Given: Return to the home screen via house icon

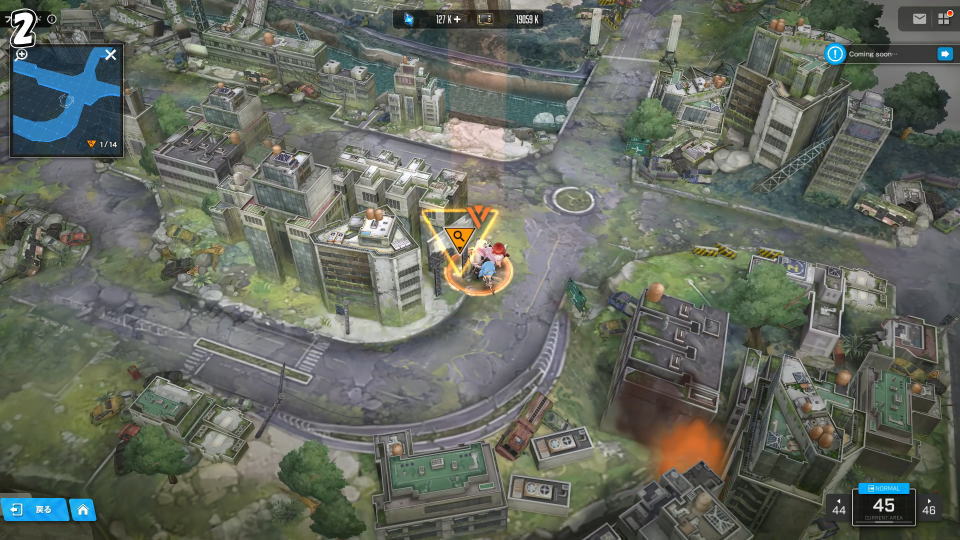Looking at the screenshot, I should [83, 509].
